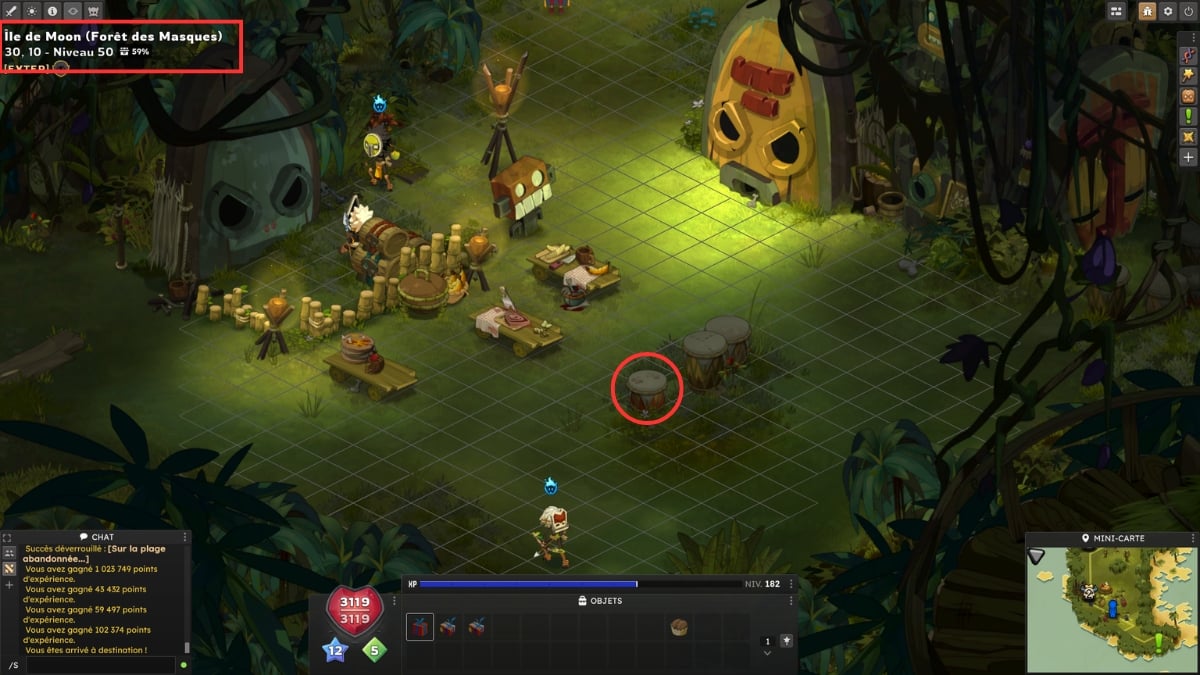
Task: Use the muffin item in the Objets bar
Action: (x=679, y=627)
